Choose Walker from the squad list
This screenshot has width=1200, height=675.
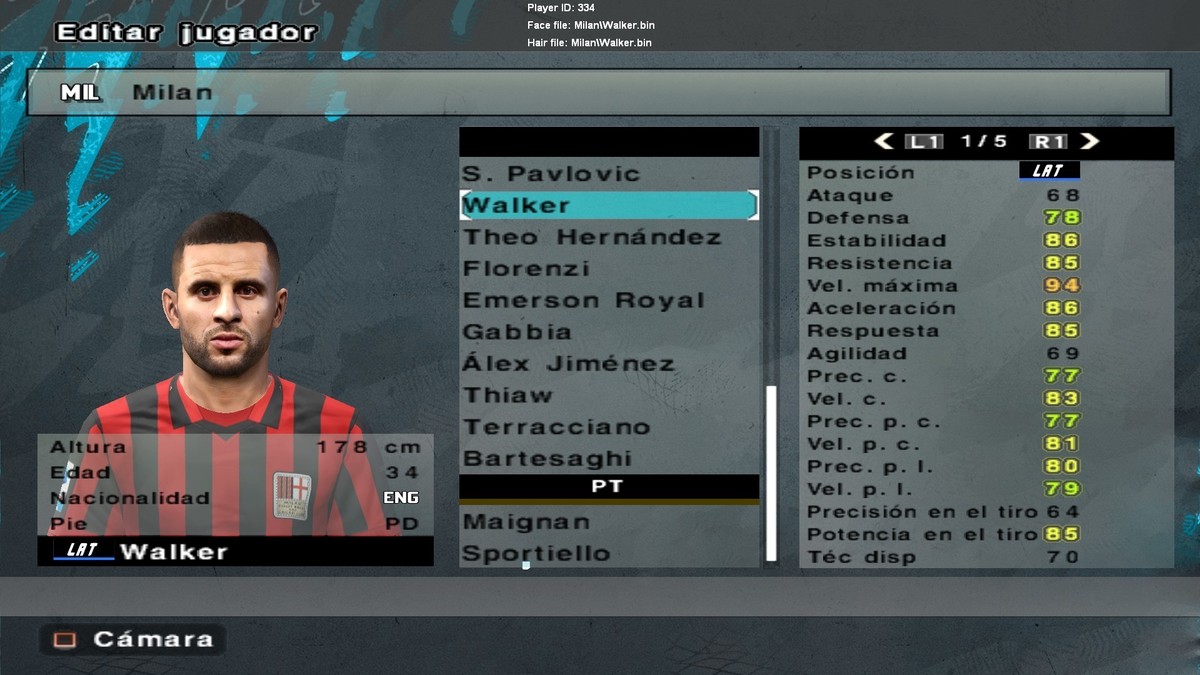pyautogui.click(x=608, y=205)
